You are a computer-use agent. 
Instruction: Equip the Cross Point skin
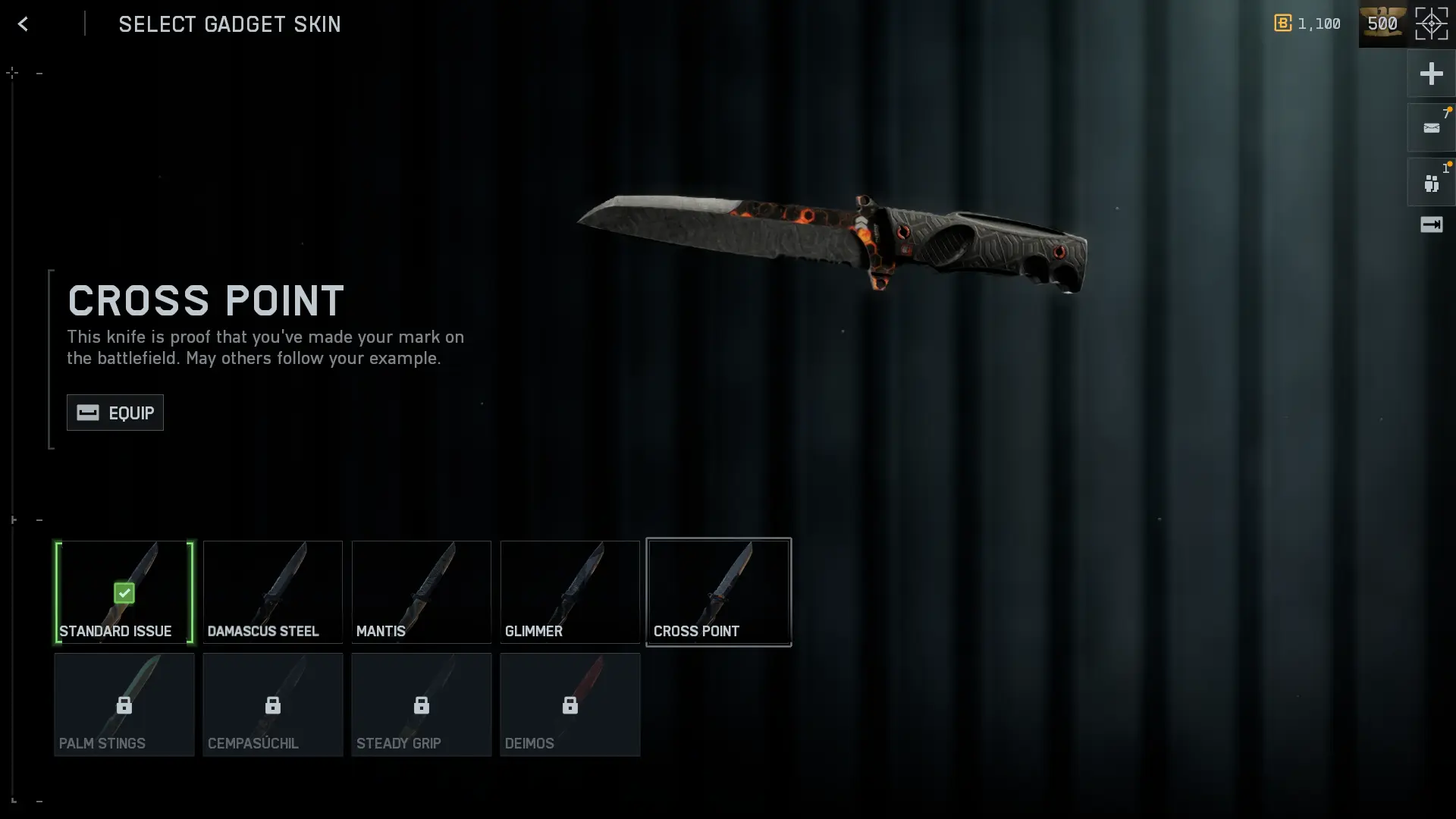(115, 413)
